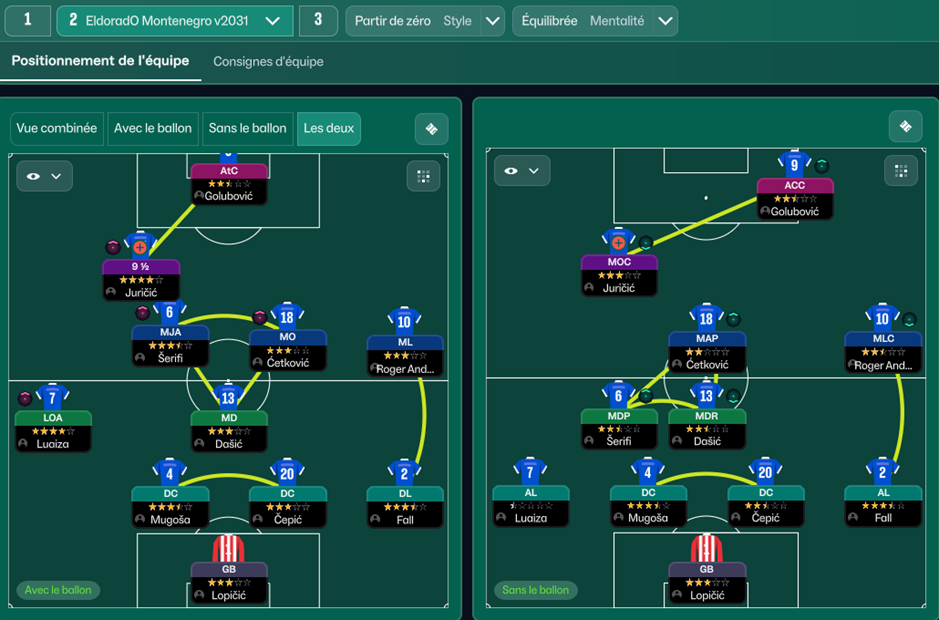The image size is (939, 620).
Task: Open the EldoradO Montenegro v2031 tactic dropdown
Action: coord(175,20)
